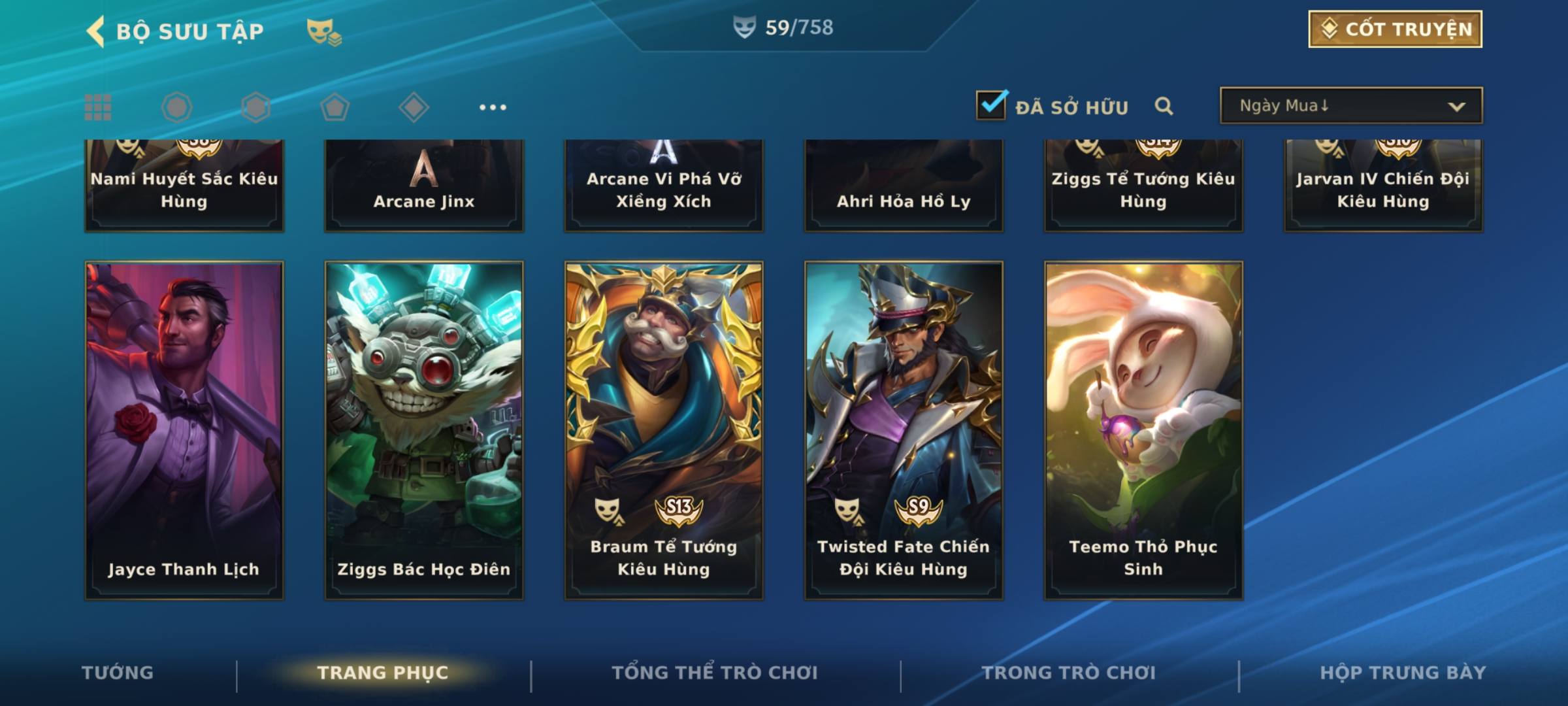Open the Teemo Thỏ Phục Sinh skin
Screen dimensions: 1568x706
pyautogui.click(x=1143, y=430)
